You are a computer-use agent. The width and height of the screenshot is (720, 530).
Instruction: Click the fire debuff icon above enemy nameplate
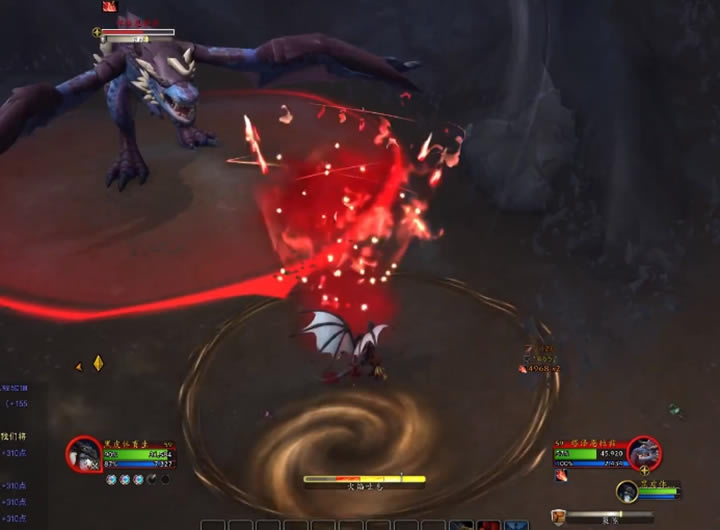pos(109,6)
